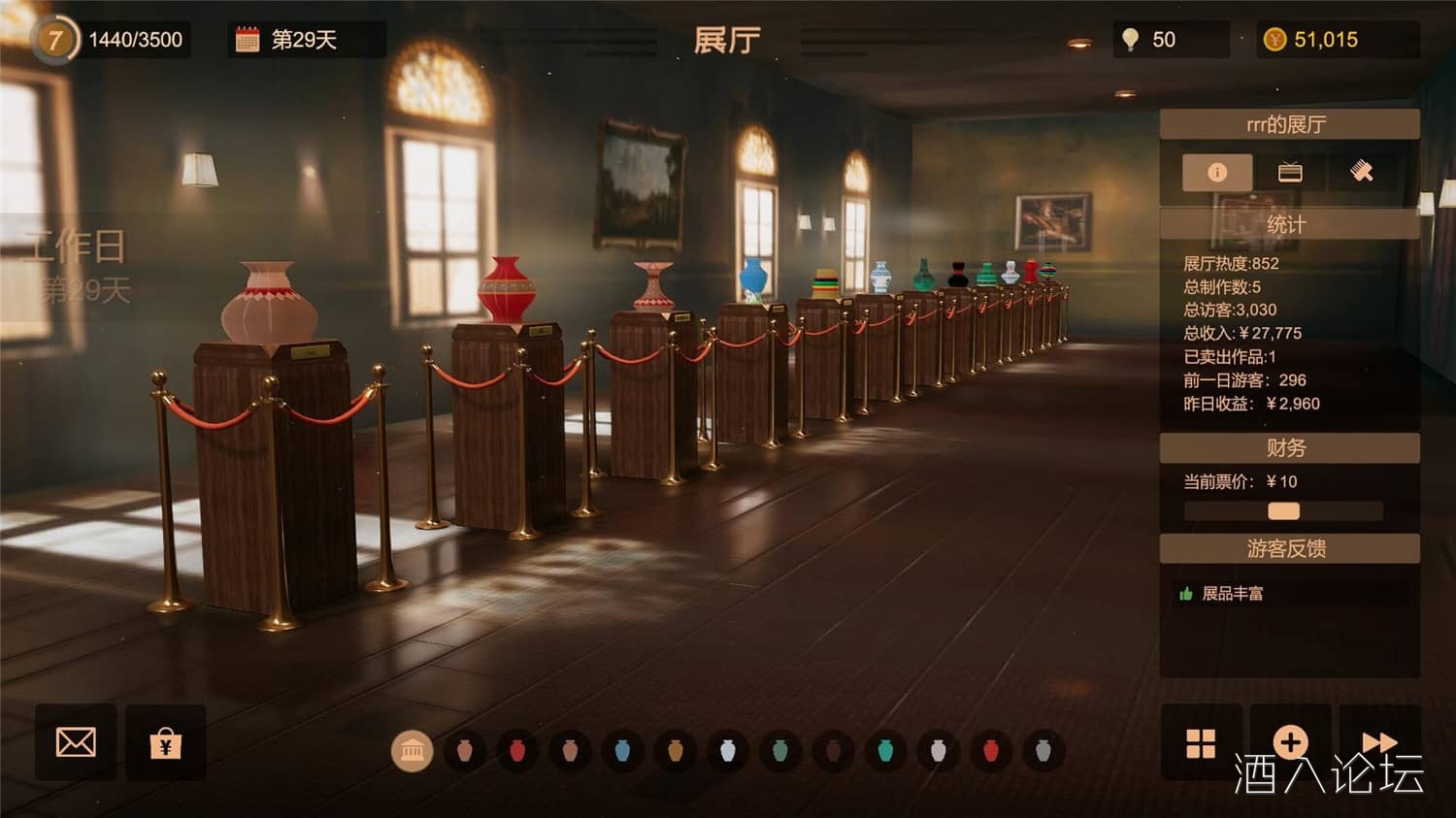Select the blue vase icon

(x=622, y=751)
